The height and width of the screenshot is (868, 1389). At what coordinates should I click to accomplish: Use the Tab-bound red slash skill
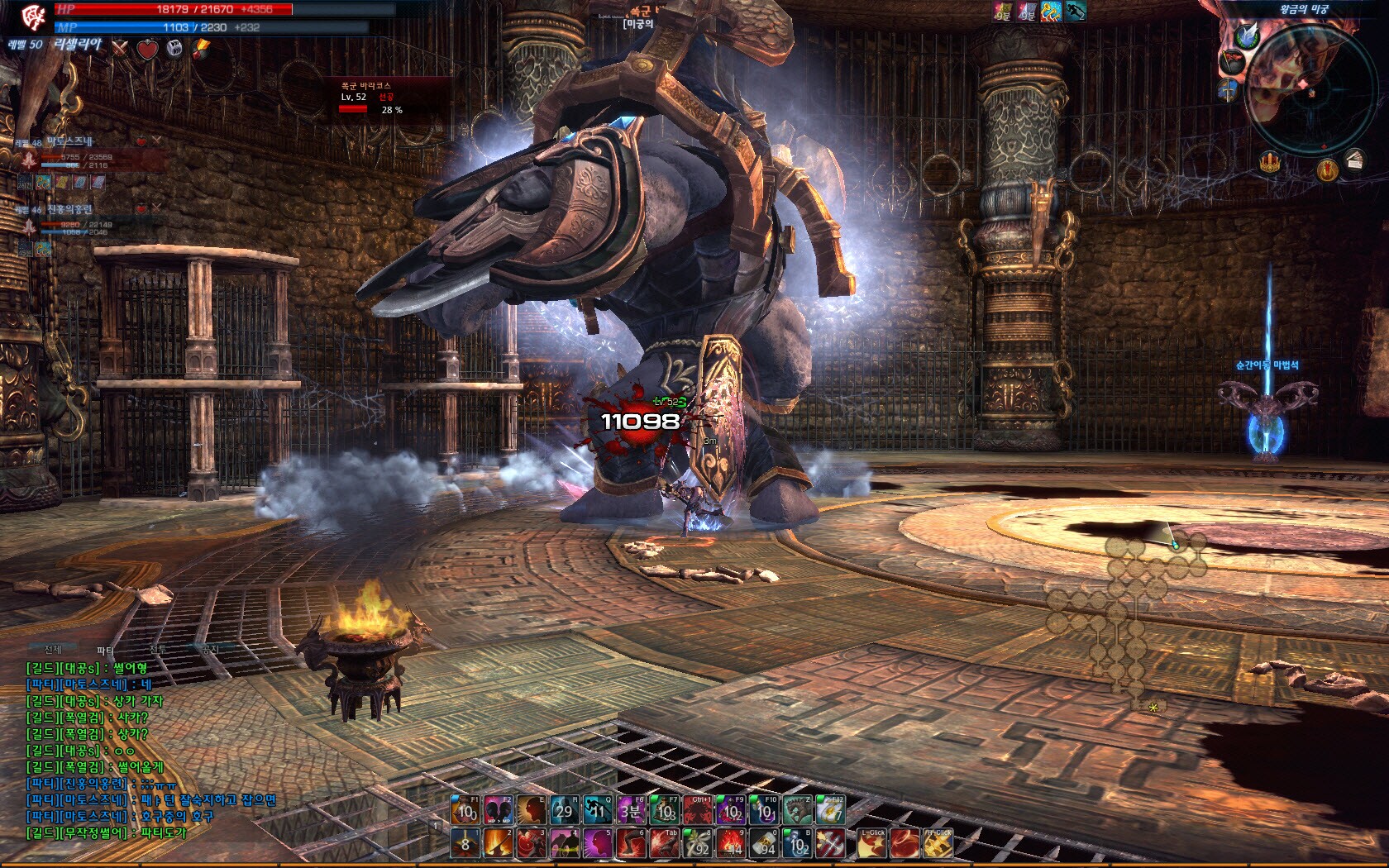click(664, 844)
